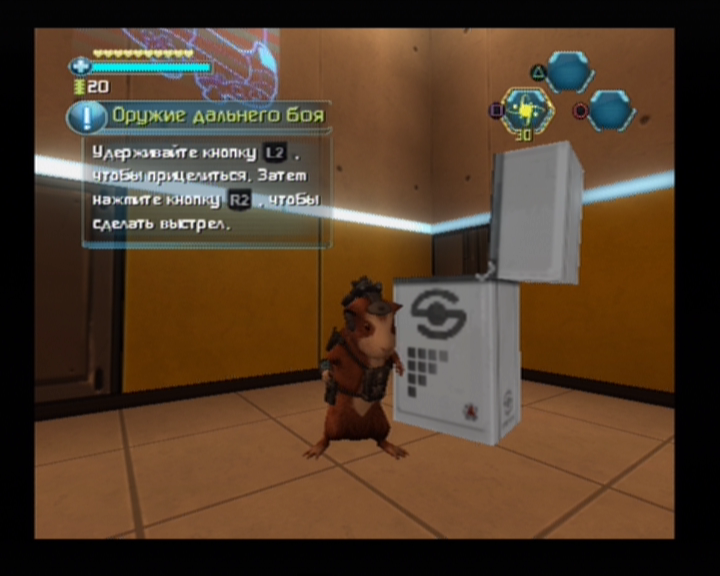Screen dimensions: 720x576
Task: Click the blue exclamation tutorial hint icon
Action: [x=87, y=117]
